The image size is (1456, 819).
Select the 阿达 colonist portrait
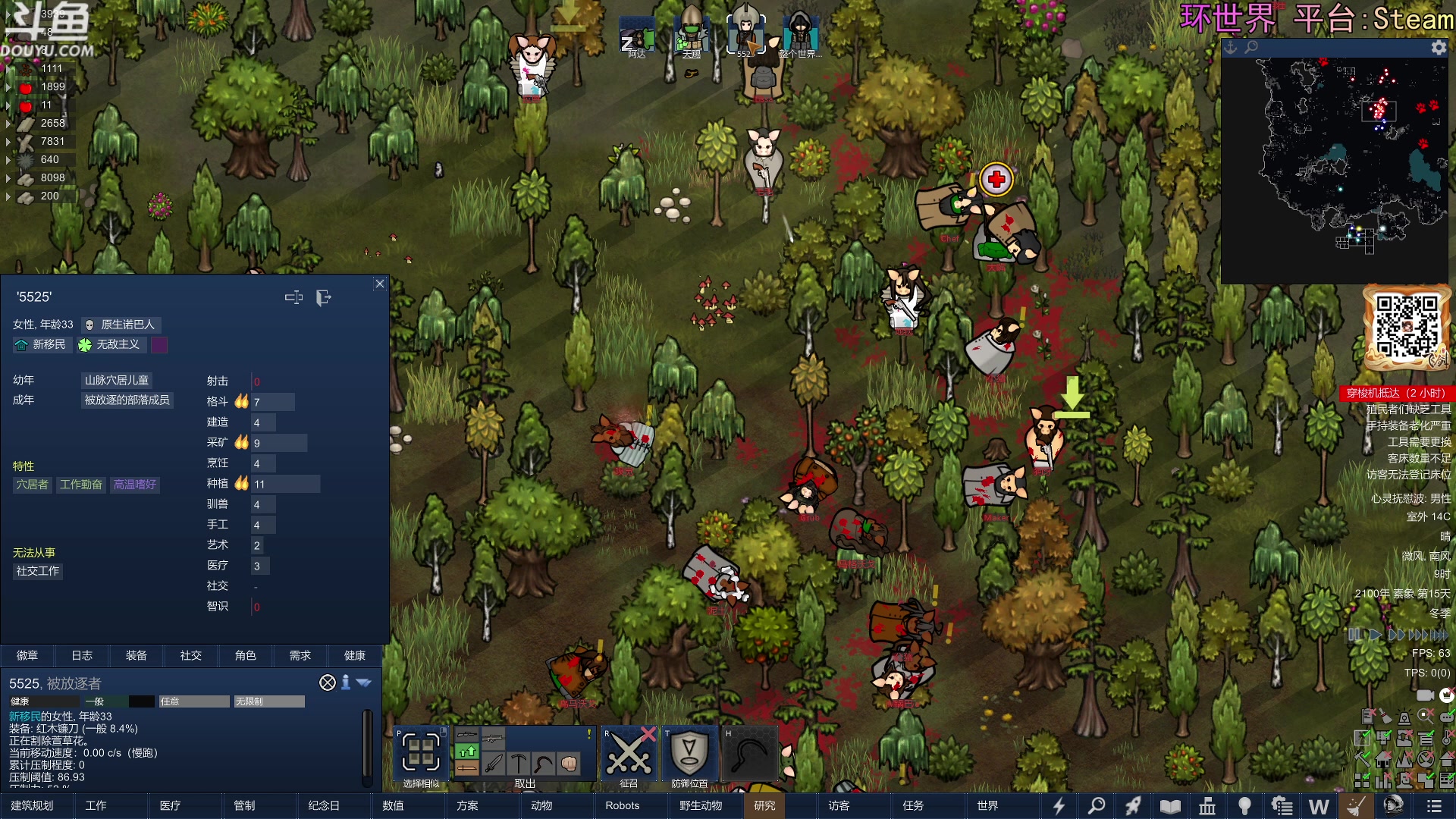[x=637, y=36]
